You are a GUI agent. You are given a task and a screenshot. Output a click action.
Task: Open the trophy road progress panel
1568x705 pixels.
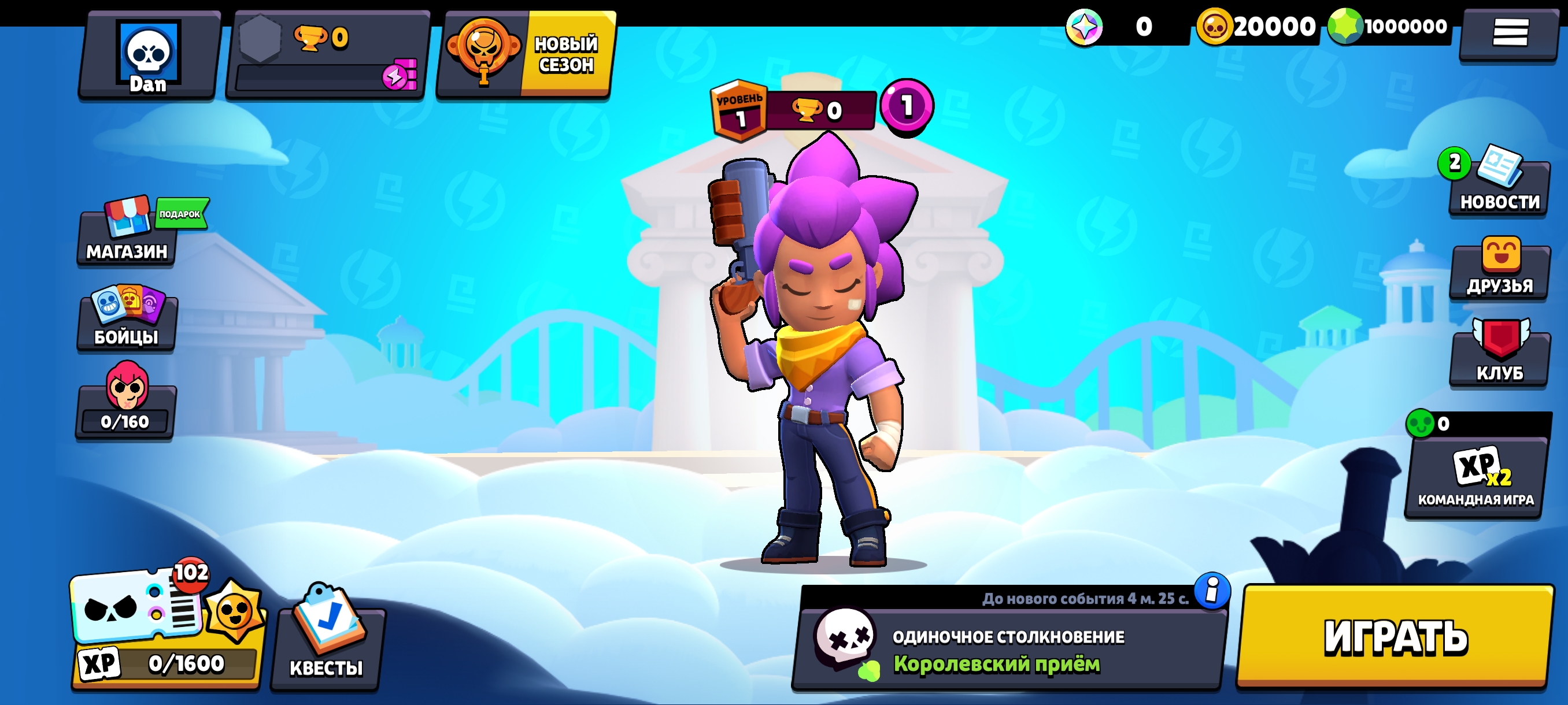pyautogui.click(x=327, y=56)
